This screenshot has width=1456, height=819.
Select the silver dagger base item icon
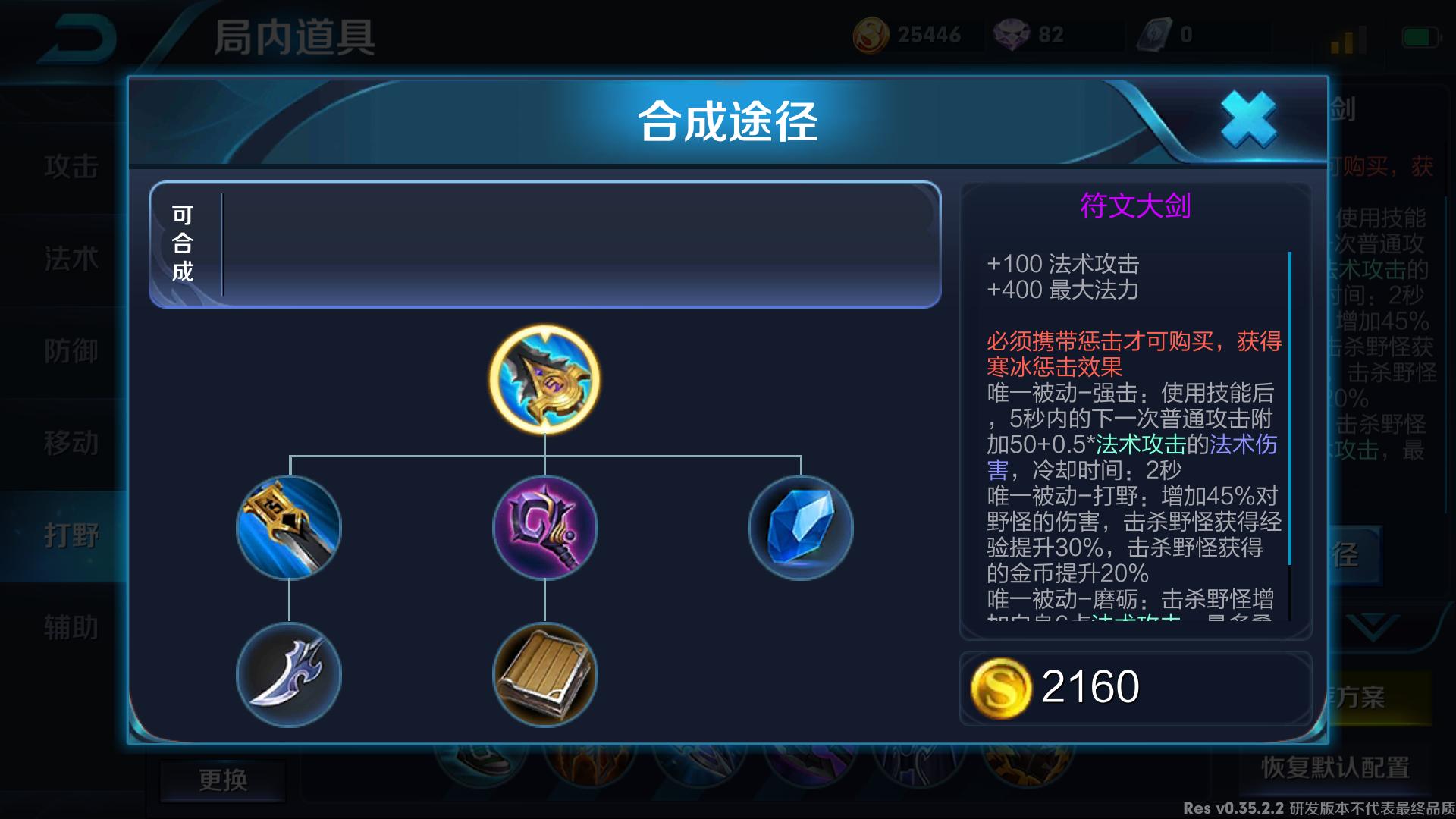290,675
